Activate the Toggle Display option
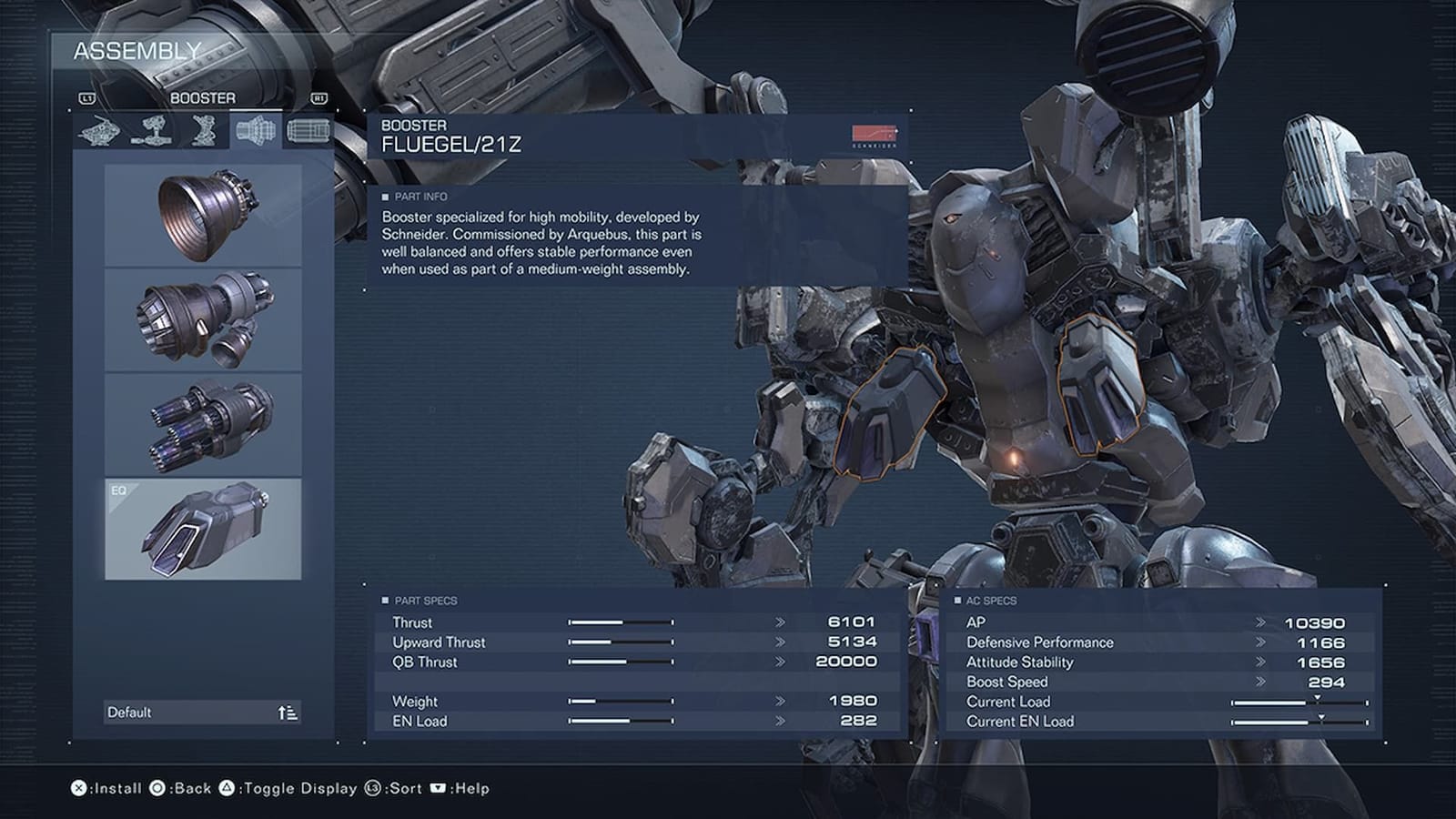The height and width of the screenshot is (819, 1456). point(282,789)
